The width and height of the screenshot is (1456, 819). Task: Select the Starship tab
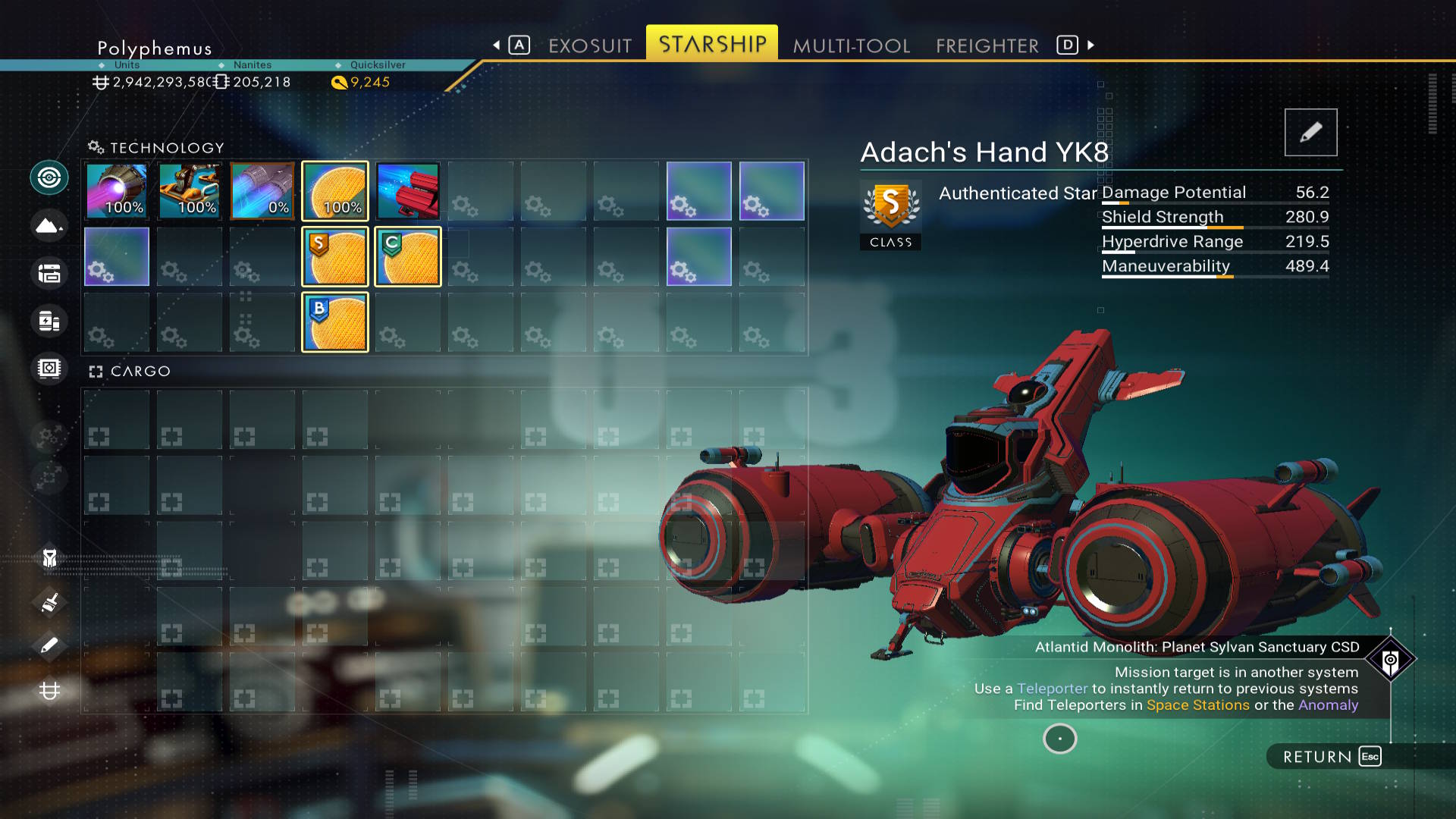tap(712, 44)
